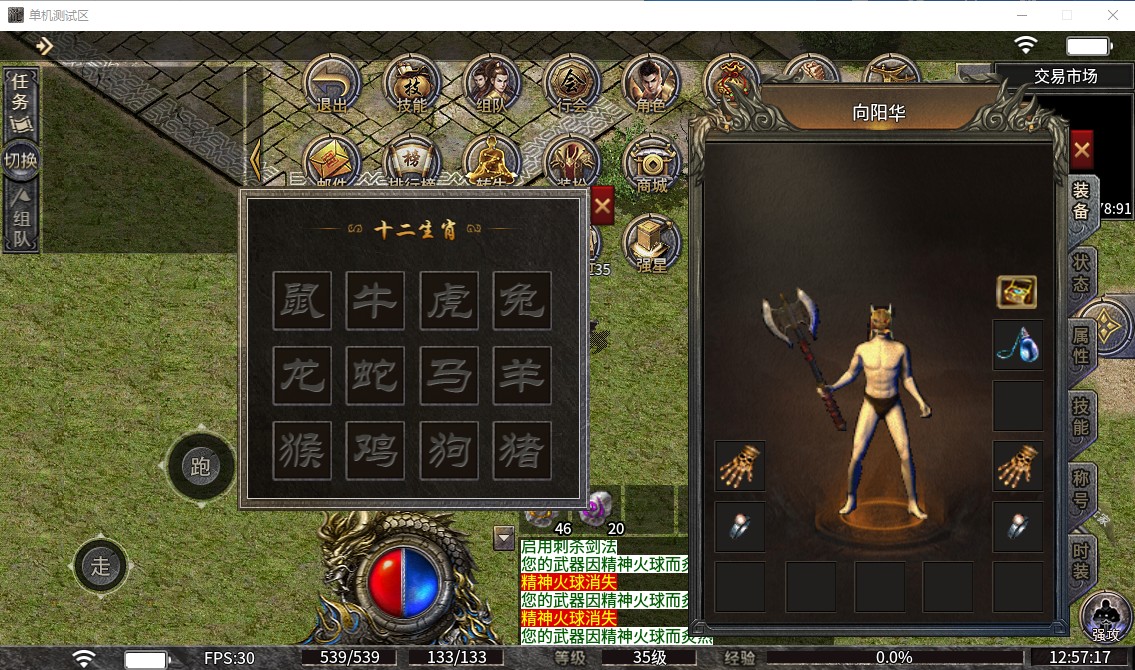This screenshot has height=670, width=1135.
Task: Open the 组队 team menu icon
Action: 492,84
